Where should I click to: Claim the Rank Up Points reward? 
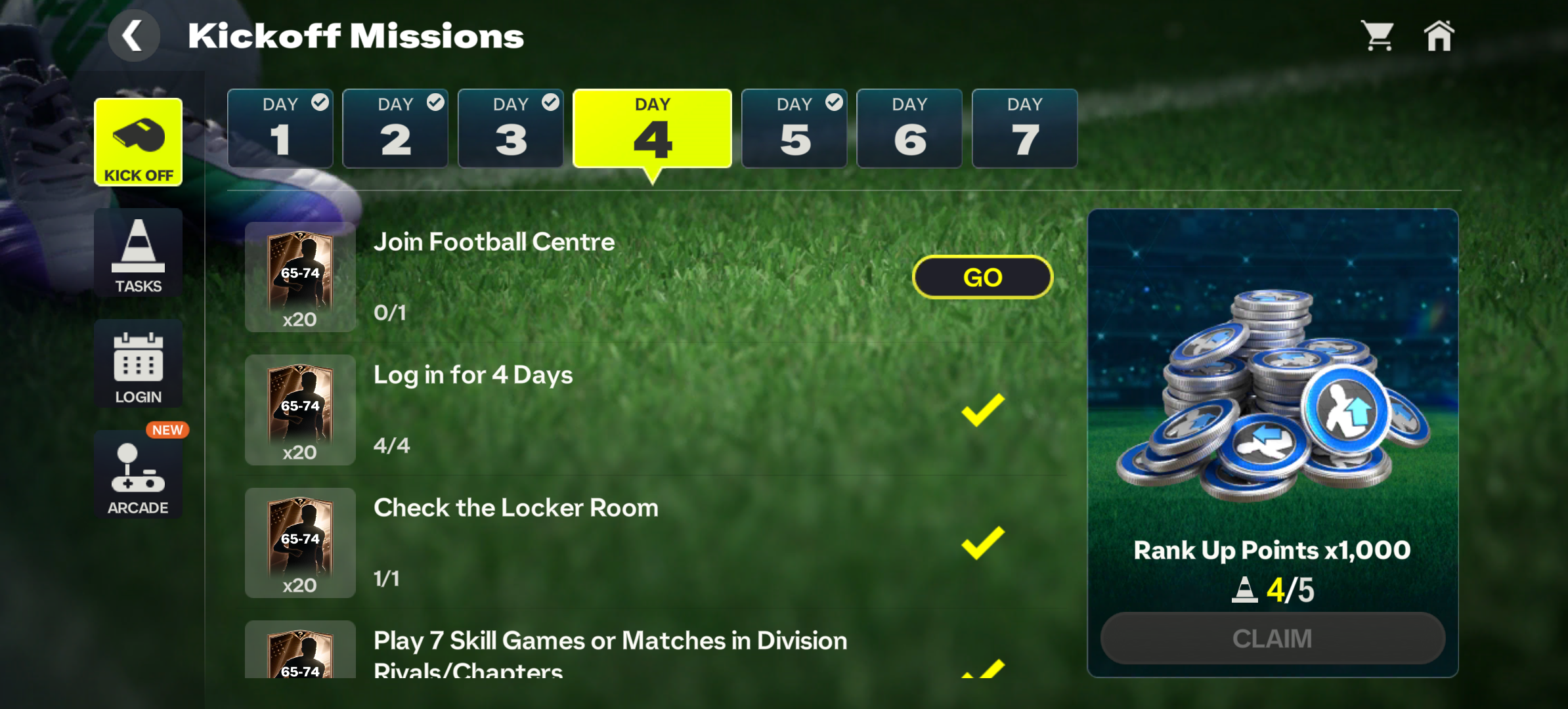[x=1273, y=638]
